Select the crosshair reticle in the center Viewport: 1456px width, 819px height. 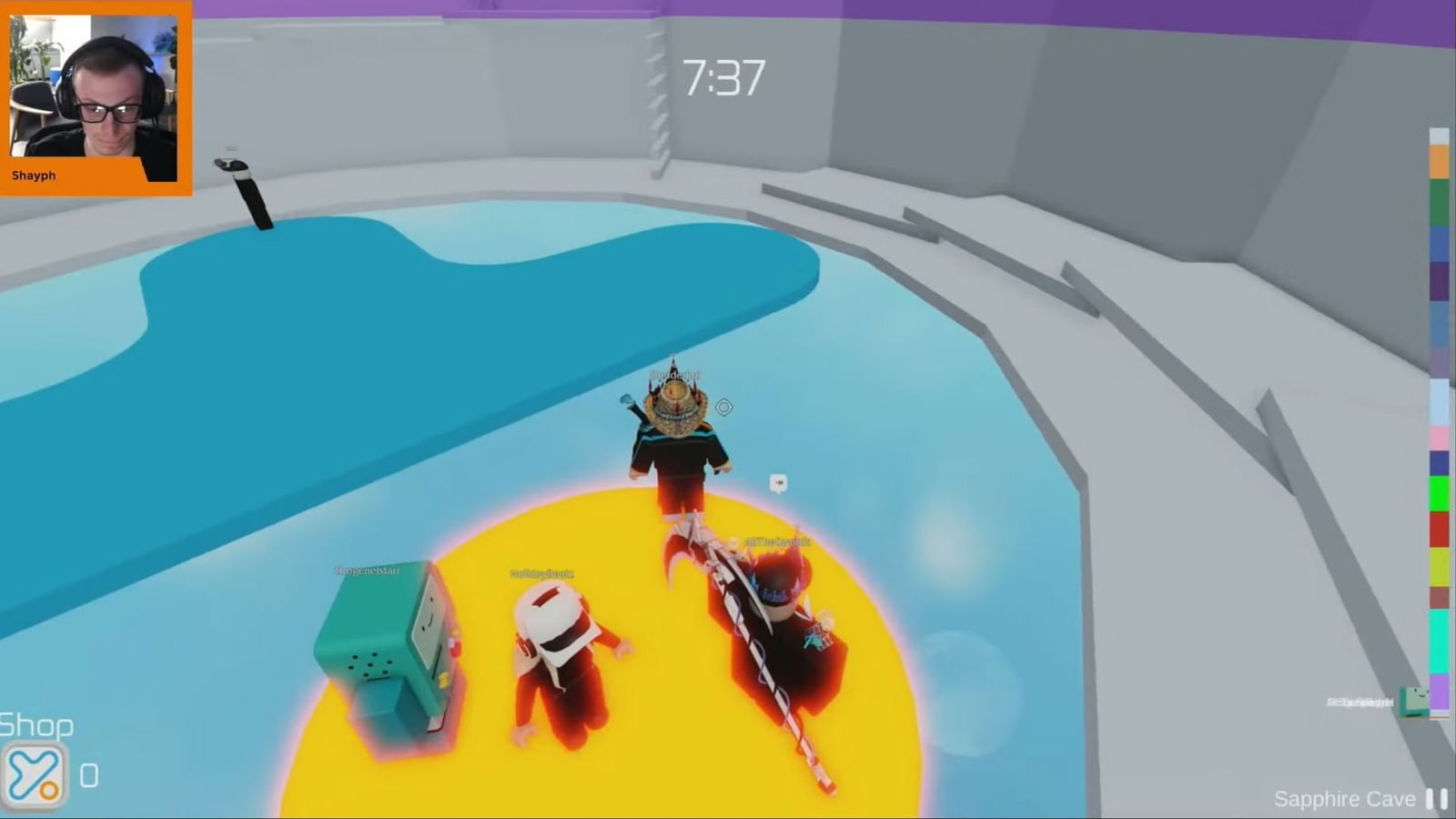pyautogui.click(x=723, y=407)
